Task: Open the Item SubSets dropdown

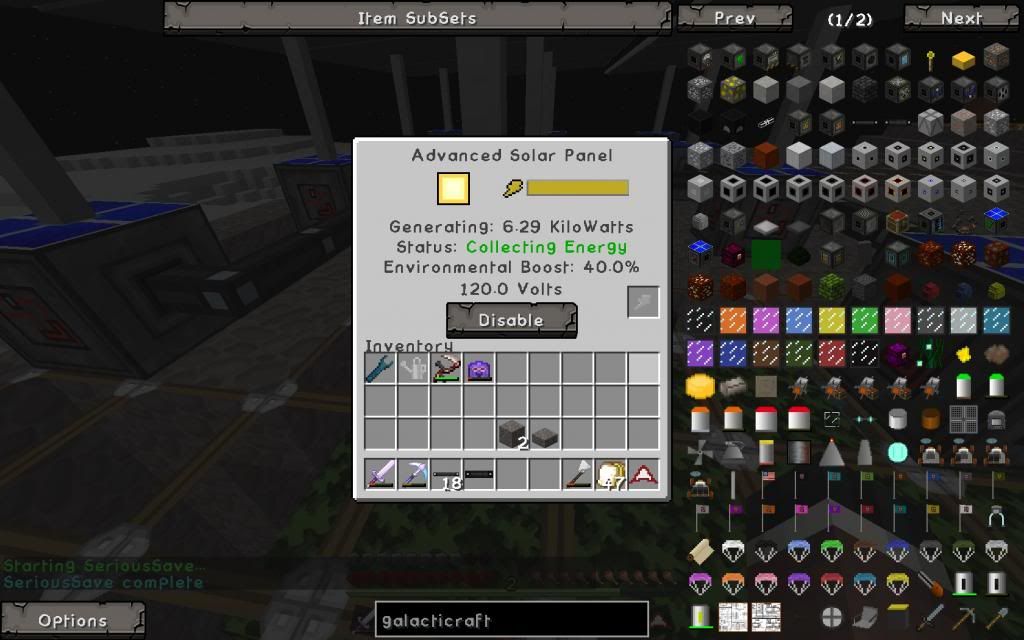Action: click(417, 18)
